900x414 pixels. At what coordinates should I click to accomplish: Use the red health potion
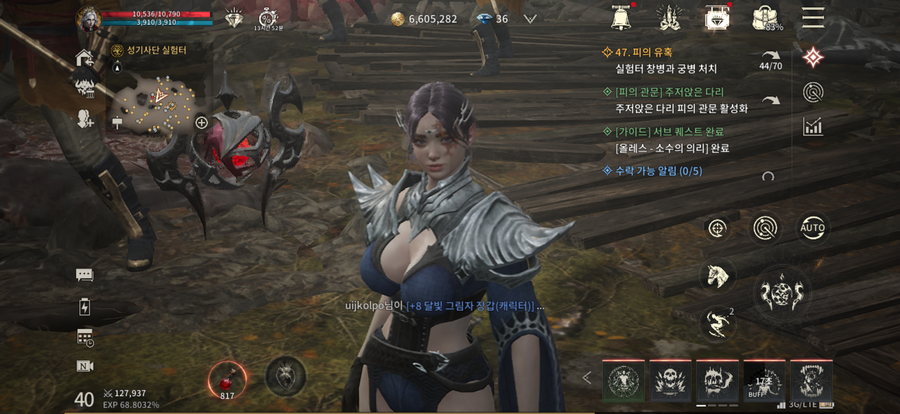226,377
